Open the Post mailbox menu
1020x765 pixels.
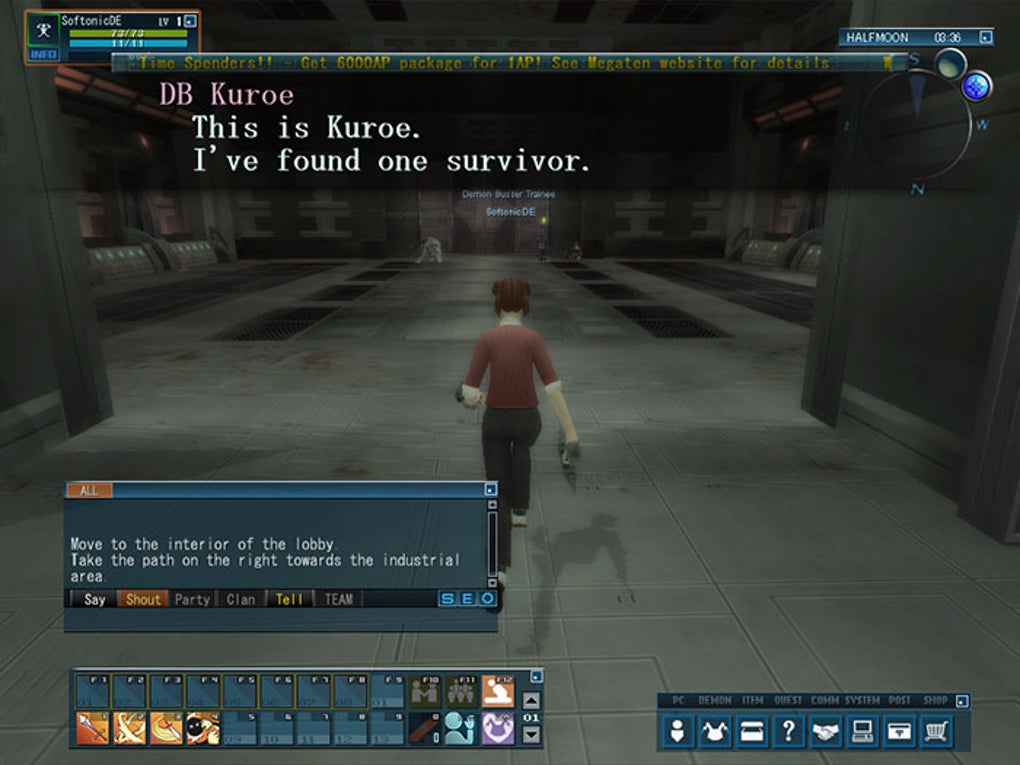coord(897,732)
